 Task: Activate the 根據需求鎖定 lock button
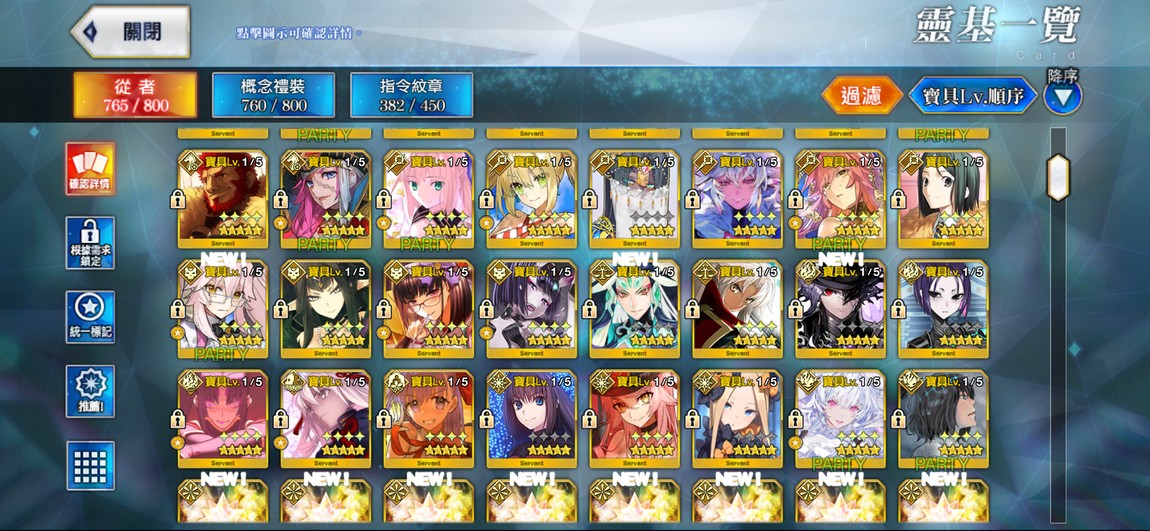pyautogui.click(x=90, y=243)
